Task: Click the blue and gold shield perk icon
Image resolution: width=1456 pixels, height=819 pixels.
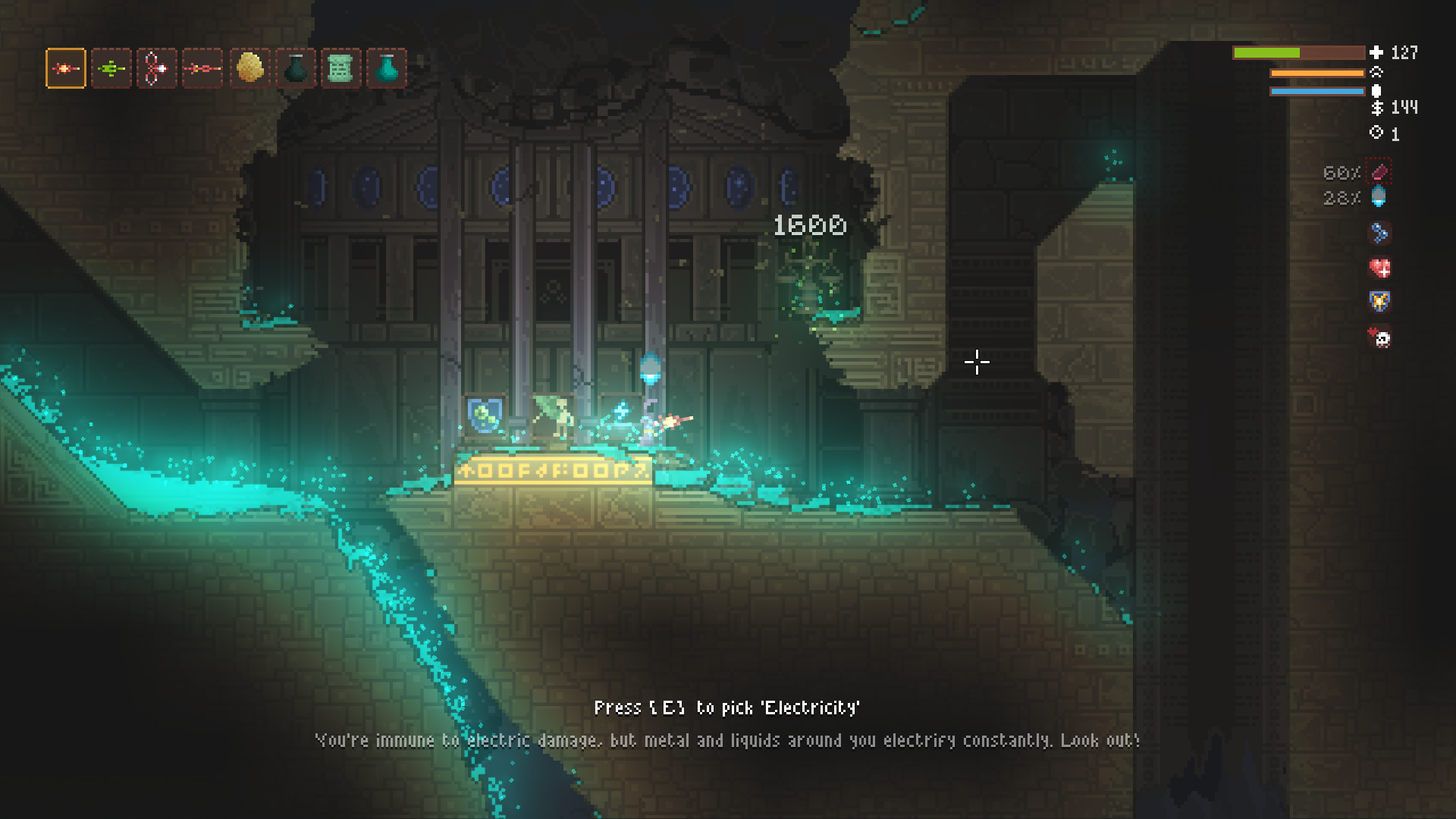Action: click(1379, 302)
